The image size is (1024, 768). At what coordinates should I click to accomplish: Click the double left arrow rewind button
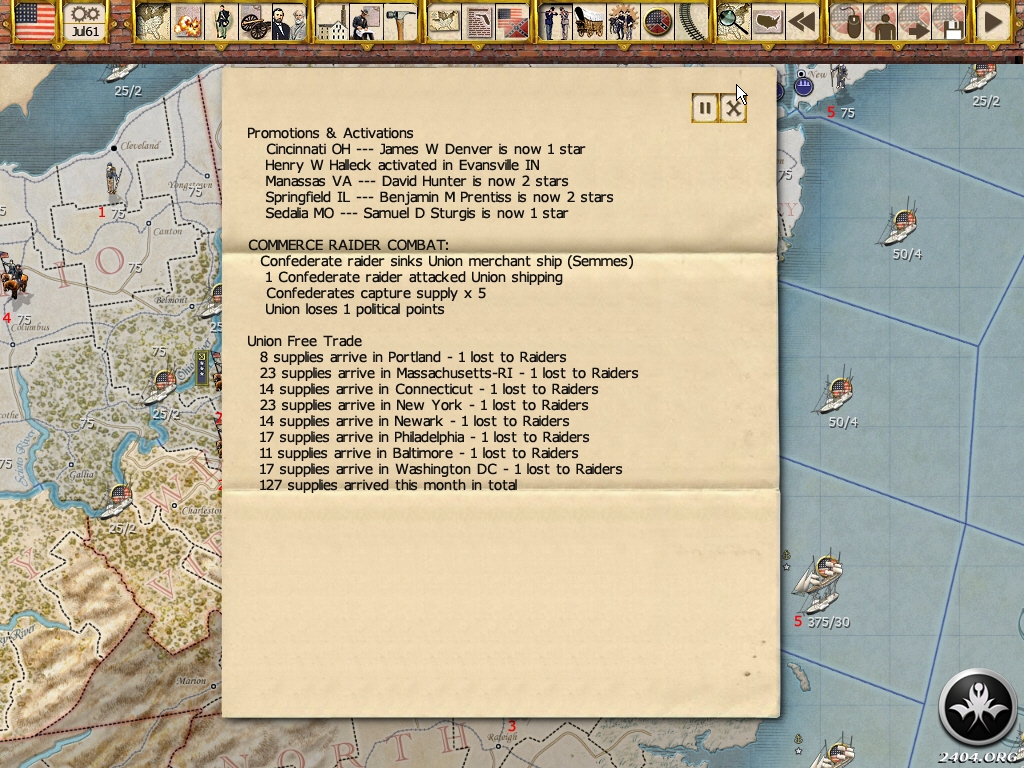[800, 22]
